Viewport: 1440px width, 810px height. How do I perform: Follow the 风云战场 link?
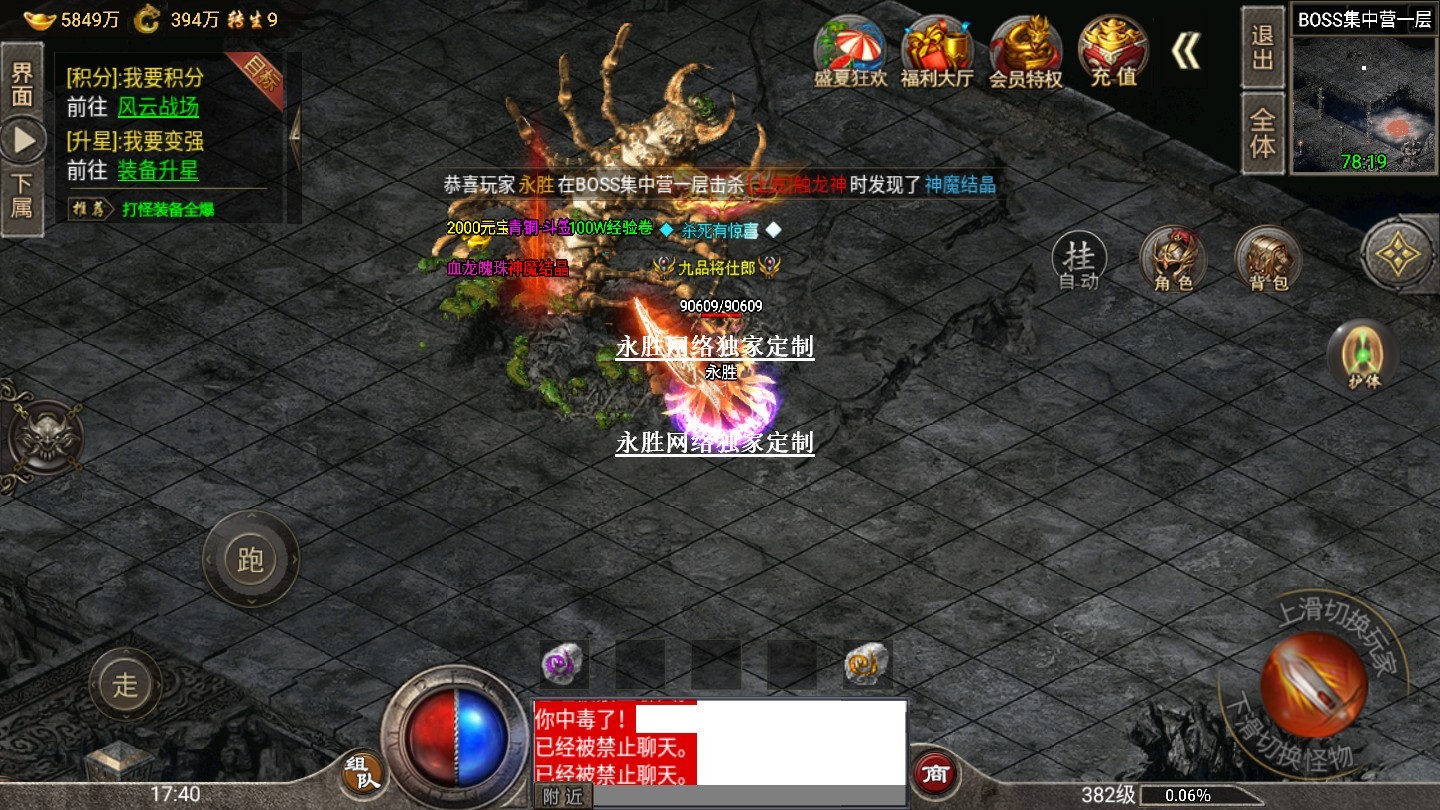(158, 107)
